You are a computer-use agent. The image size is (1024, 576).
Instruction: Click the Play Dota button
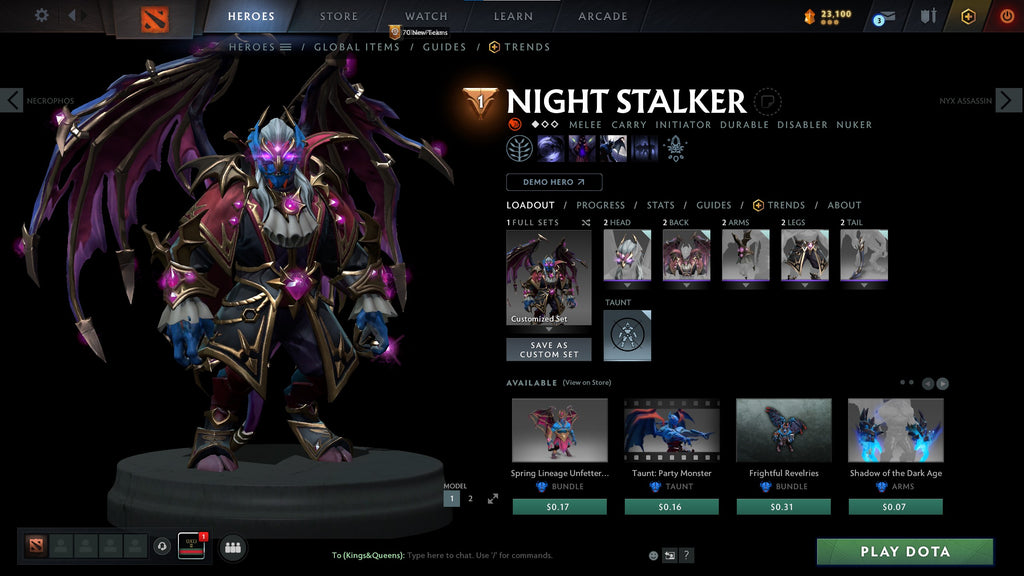click(905, 552)
